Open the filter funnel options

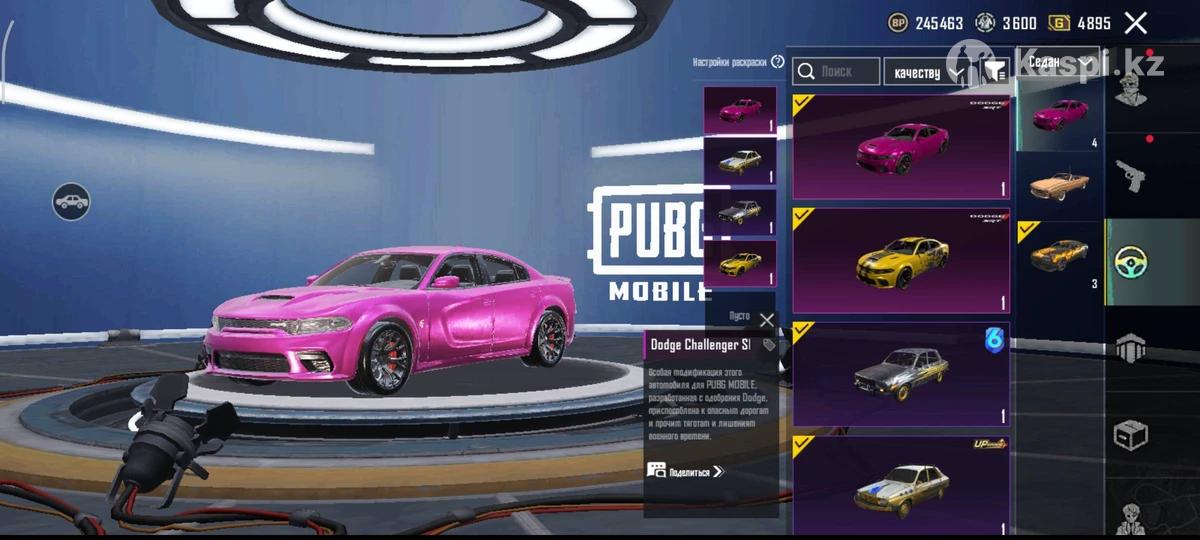[995, 71]
